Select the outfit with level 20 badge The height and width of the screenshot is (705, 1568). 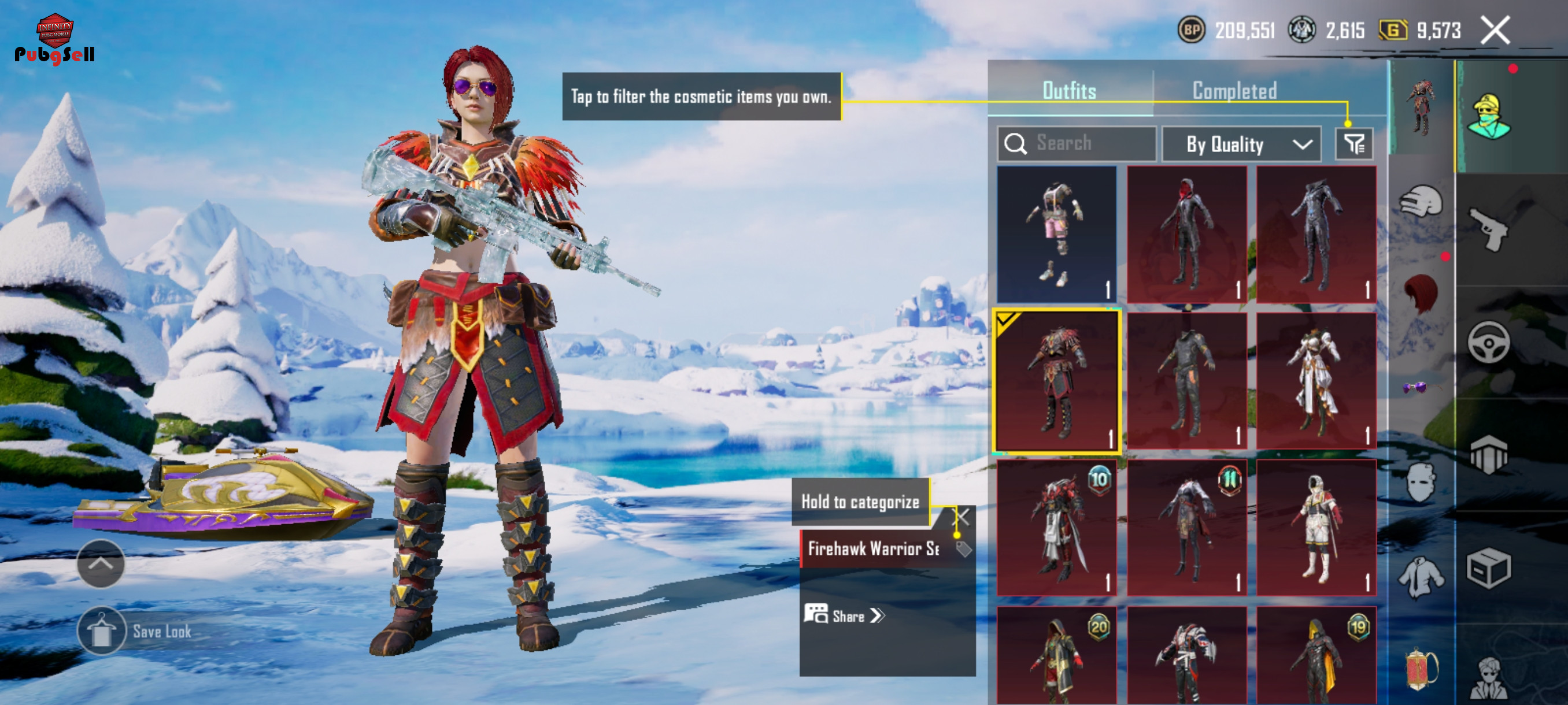coord(1056,656)
